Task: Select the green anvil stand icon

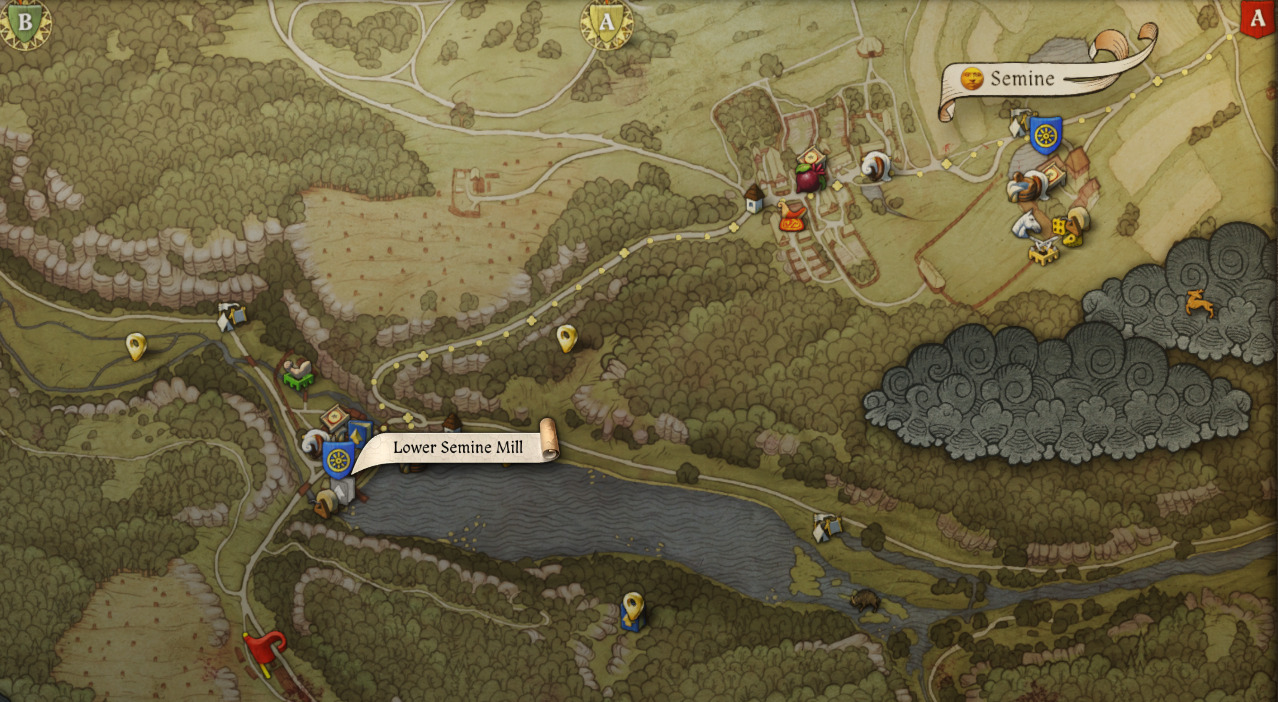Action: coord(297,375)
